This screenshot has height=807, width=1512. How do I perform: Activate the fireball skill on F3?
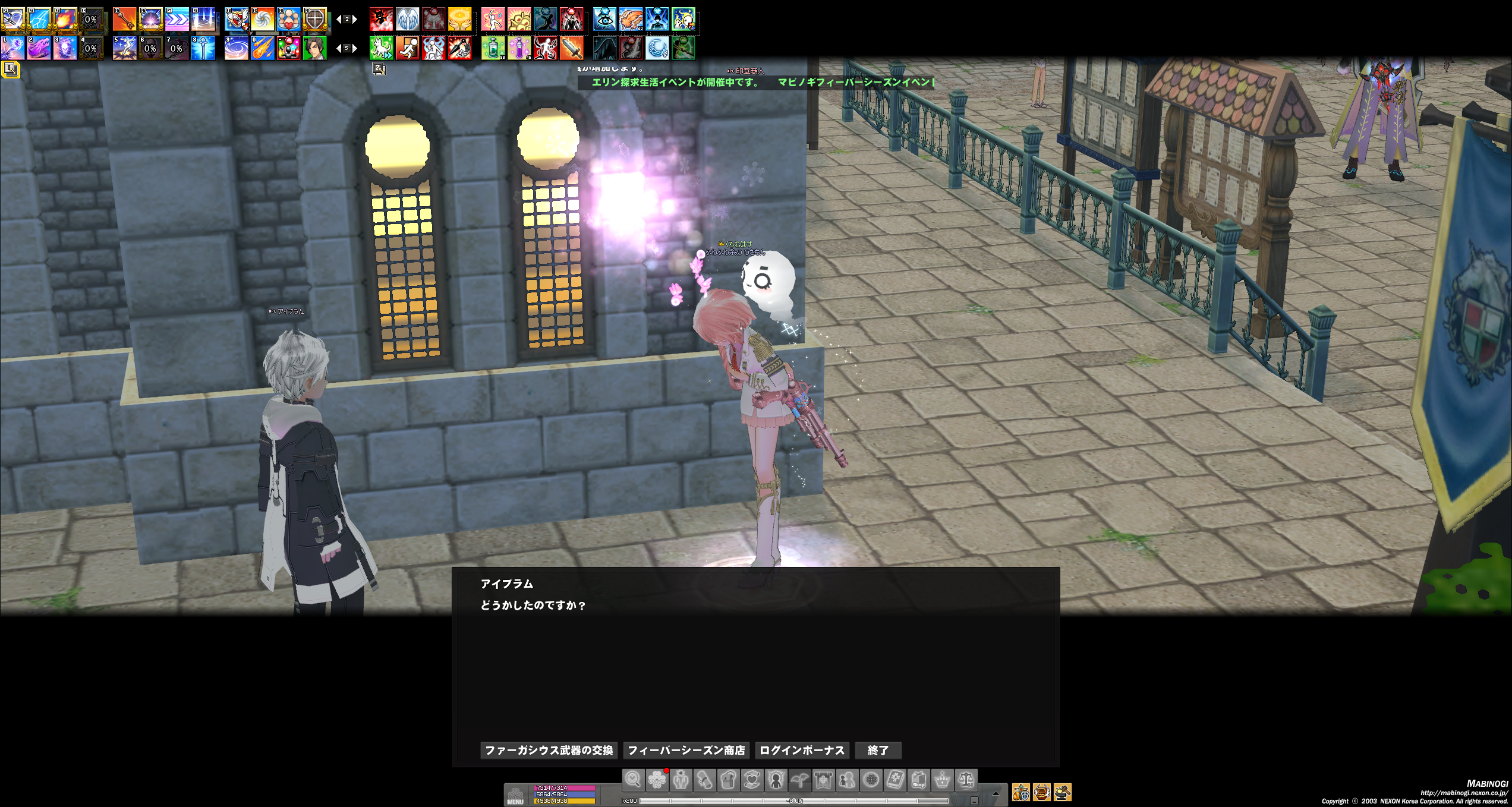pyautogui.click(x=65, y=20)
